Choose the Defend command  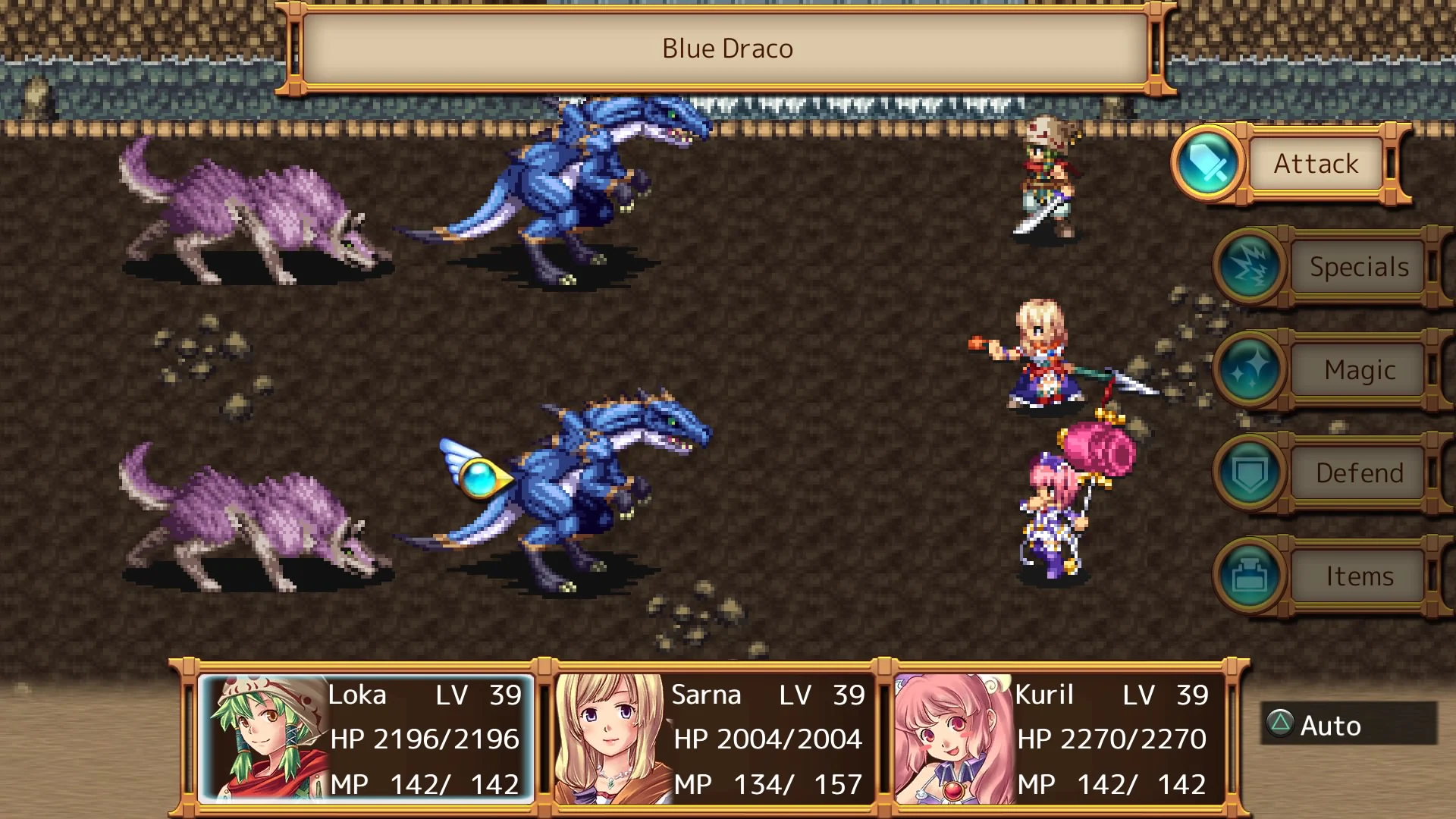point(1358,472)
